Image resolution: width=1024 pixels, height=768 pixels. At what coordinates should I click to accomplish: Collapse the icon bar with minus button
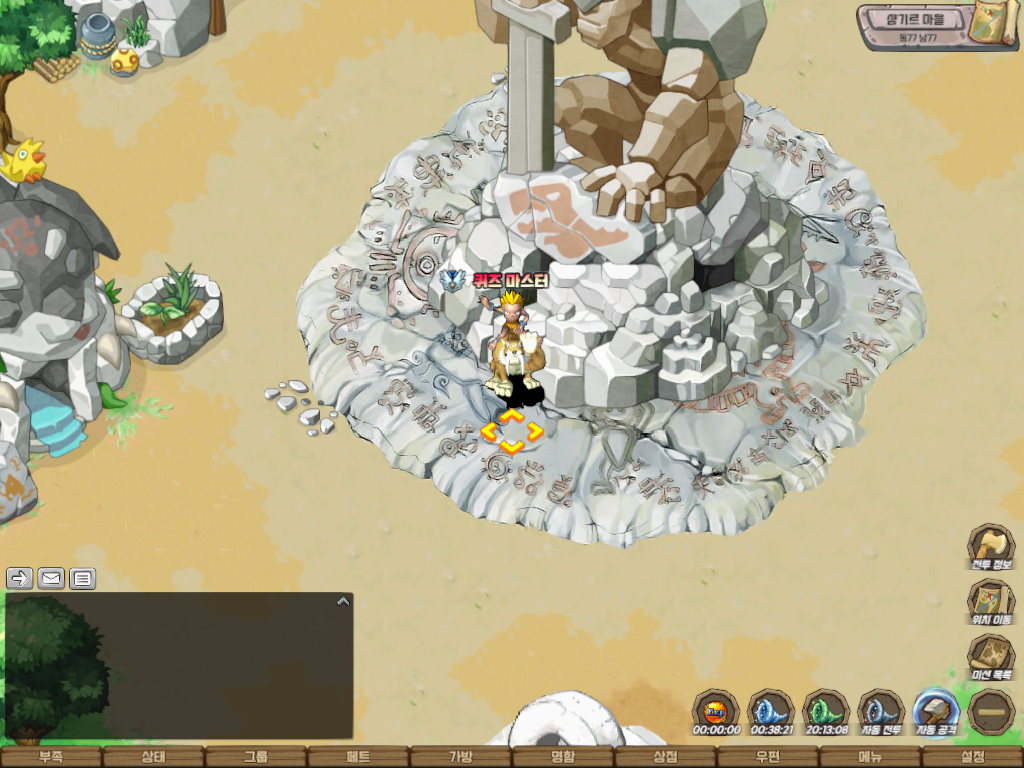pyautogui.click(x=992, y=711)
